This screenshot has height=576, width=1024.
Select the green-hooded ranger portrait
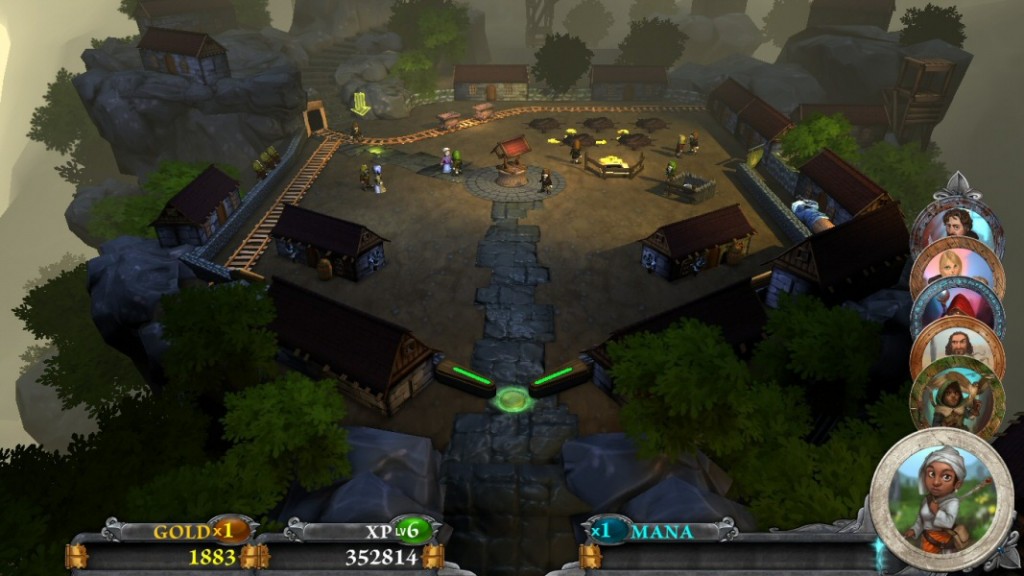pyautogui.click(x=957, y=397)
